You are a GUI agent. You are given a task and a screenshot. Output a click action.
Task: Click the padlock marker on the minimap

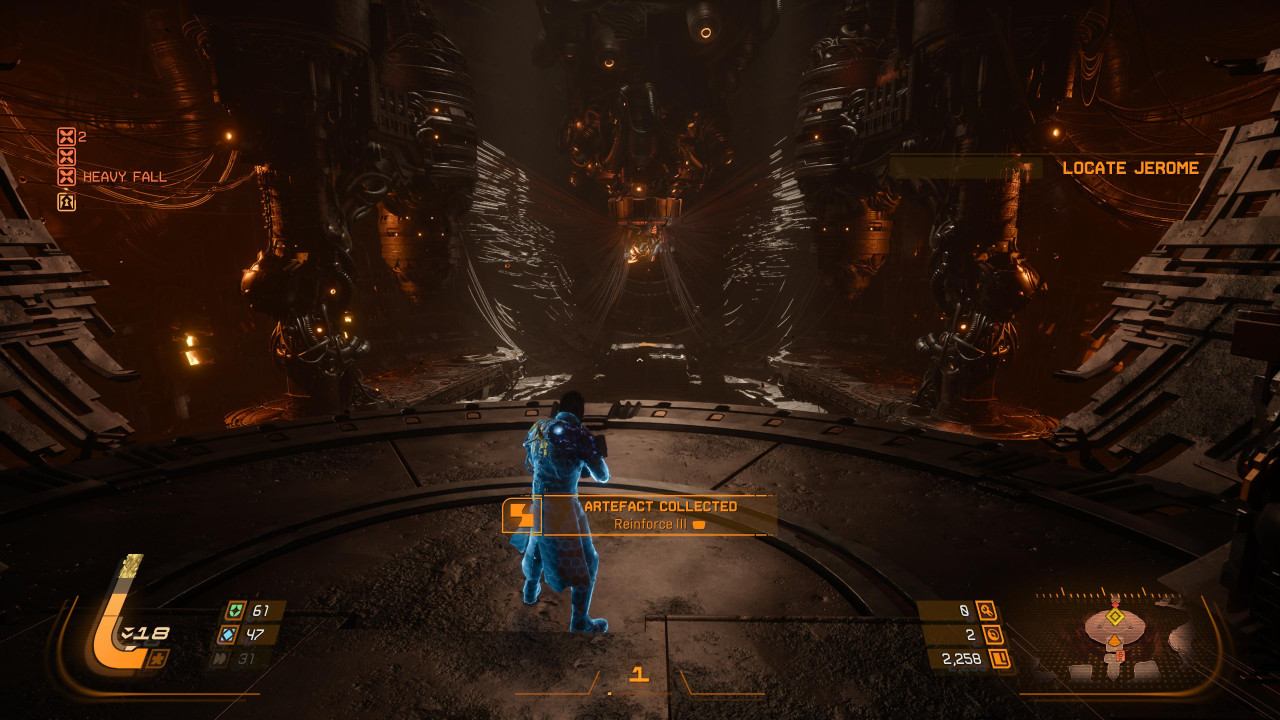pos(1120,656)
